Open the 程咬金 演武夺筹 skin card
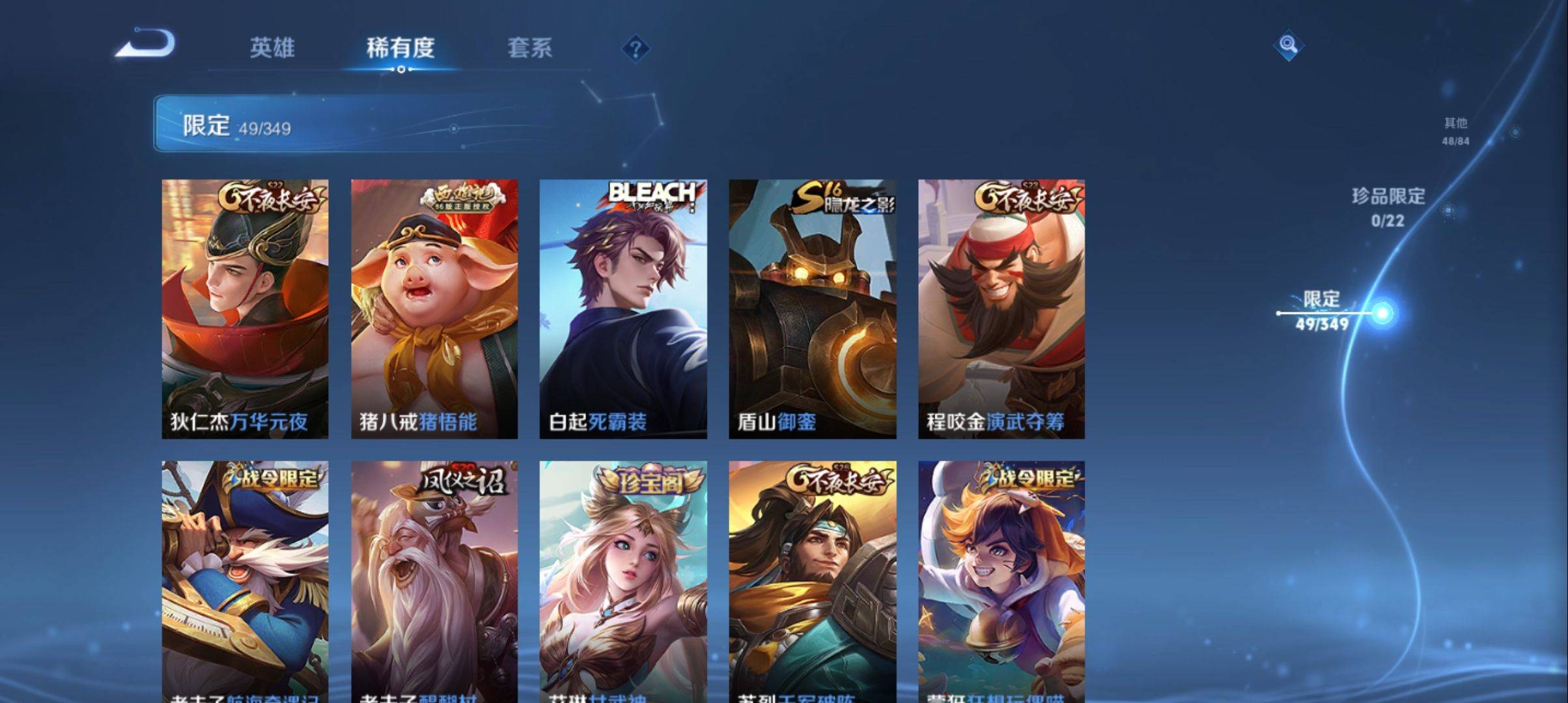This screenshot has width=1568, height=703. point(1001,309)
